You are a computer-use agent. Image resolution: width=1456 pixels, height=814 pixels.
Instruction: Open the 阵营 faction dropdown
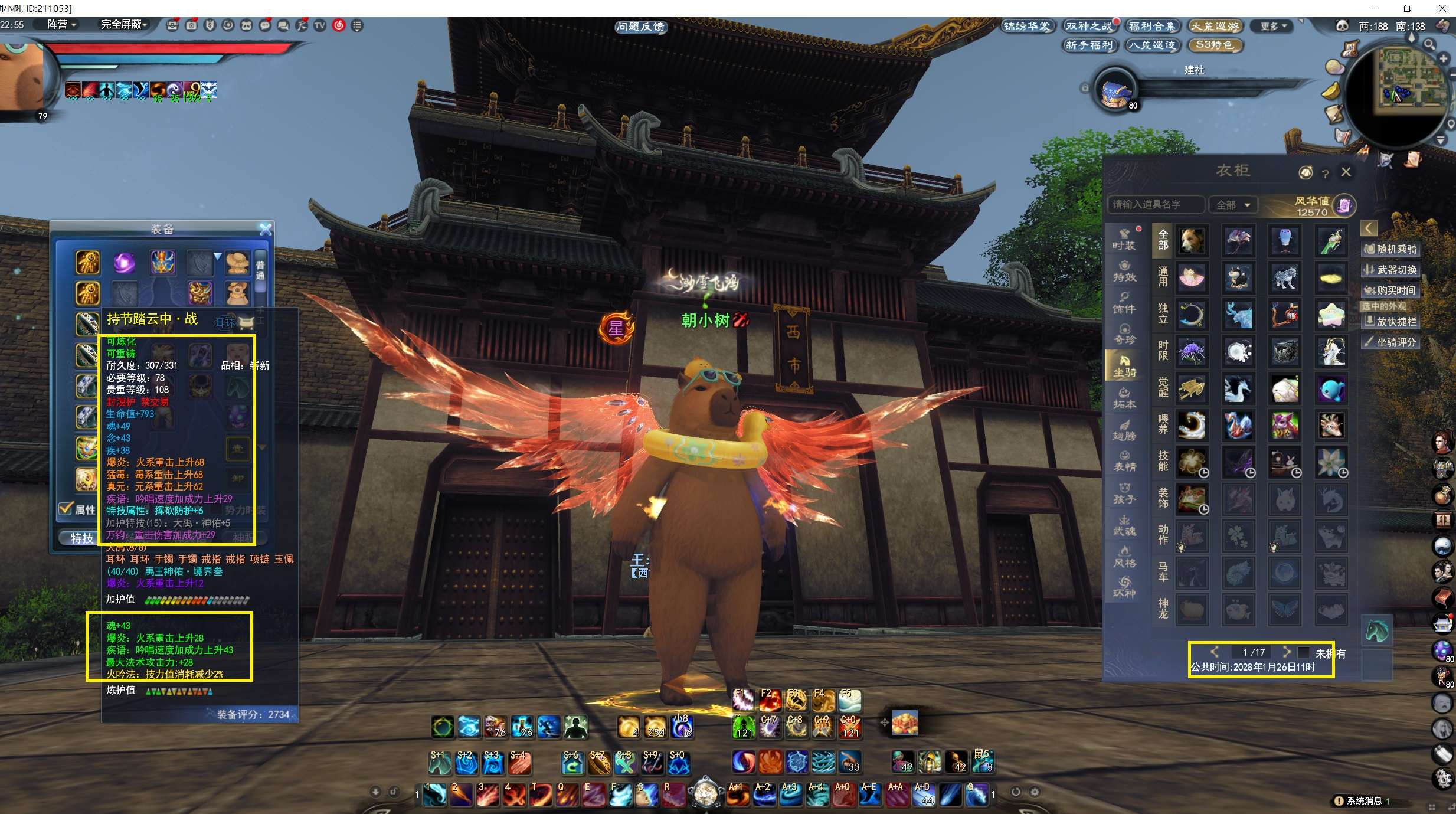tap(61, 24)
